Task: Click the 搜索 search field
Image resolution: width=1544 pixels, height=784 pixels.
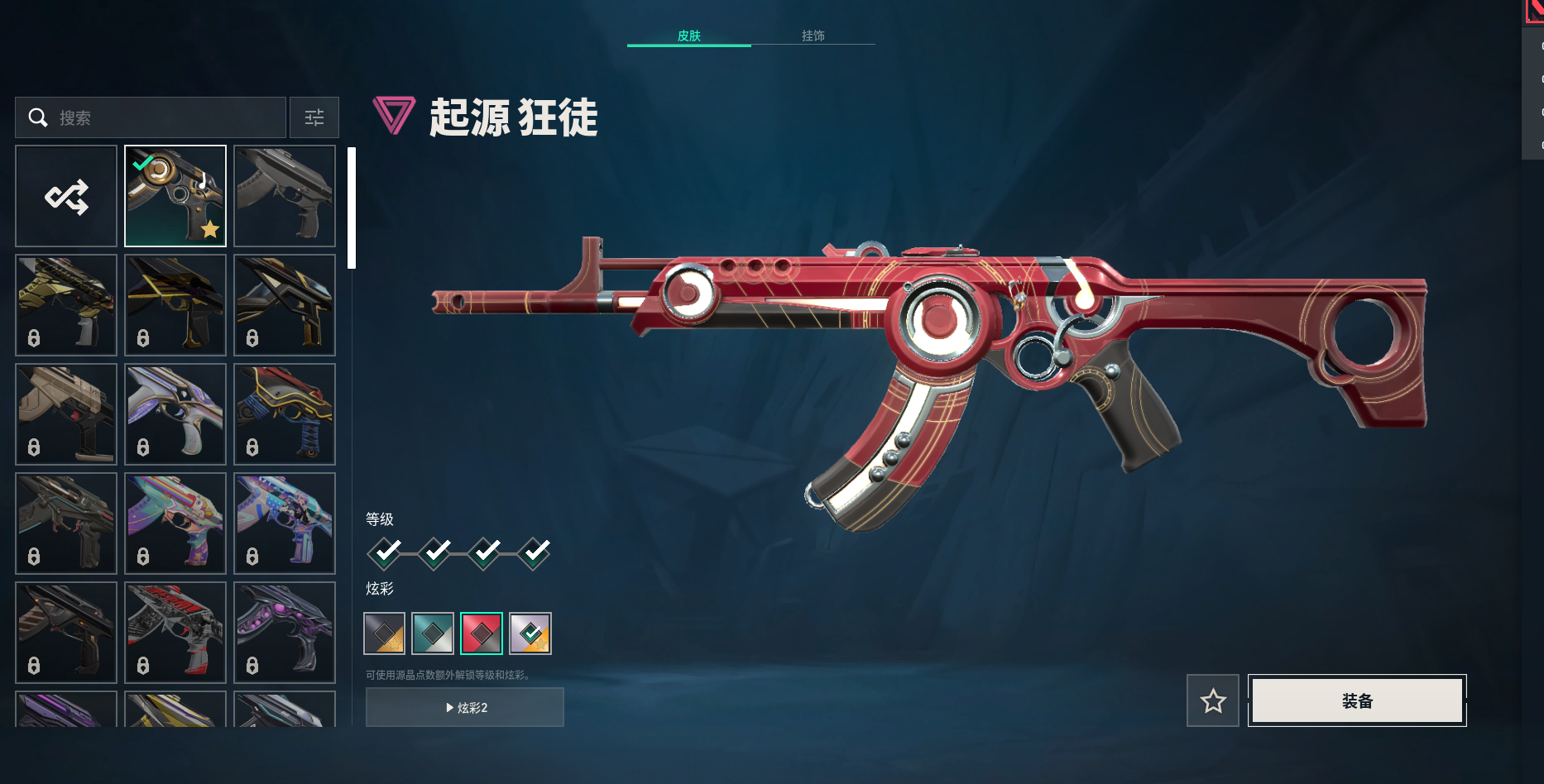Action: [157, 117]
